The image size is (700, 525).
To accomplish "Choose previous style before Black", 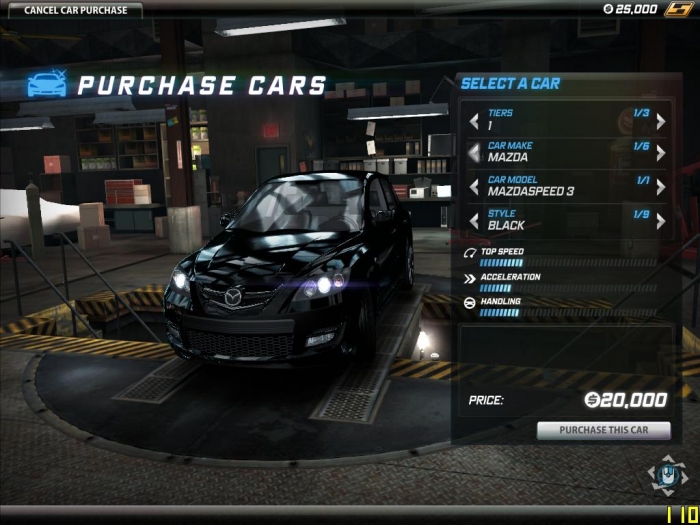I will pyautogui.click(x=474, y=220).
